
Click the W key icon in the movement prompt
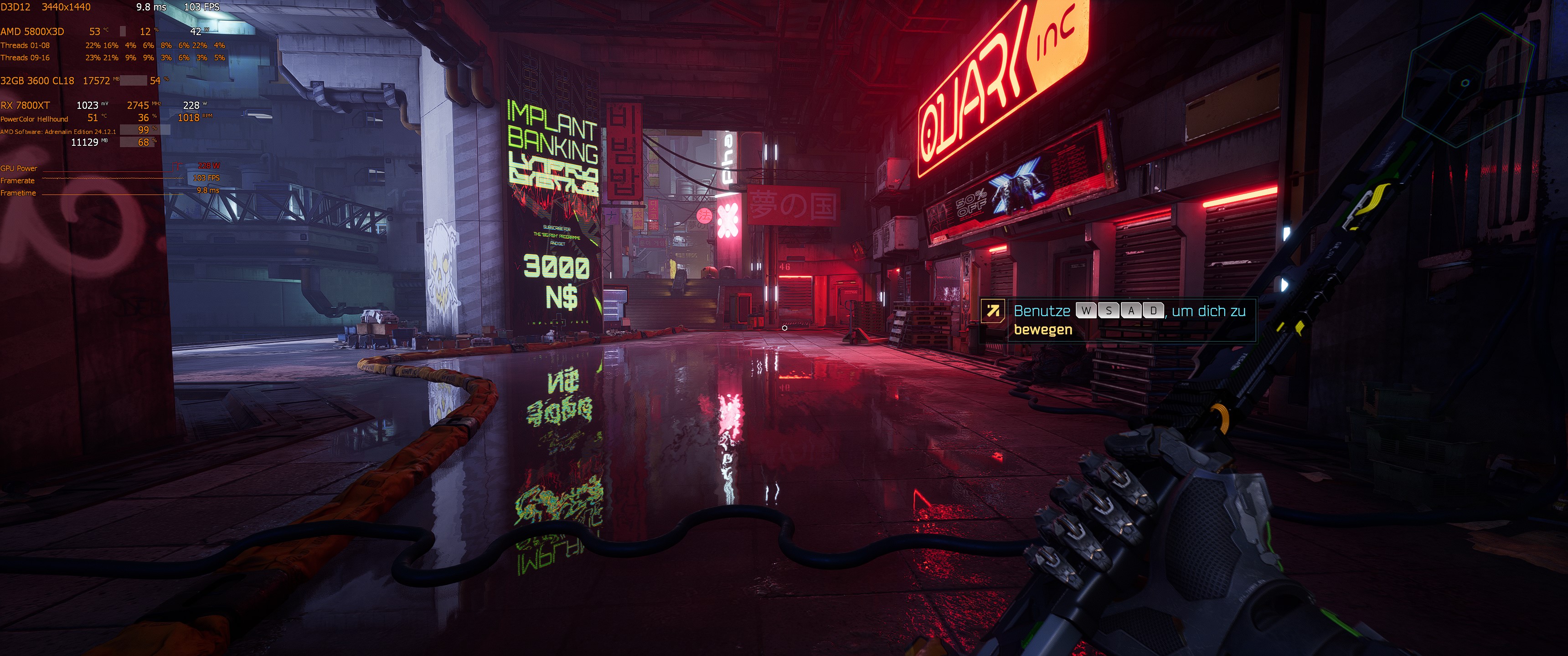tap(1087, 311)
